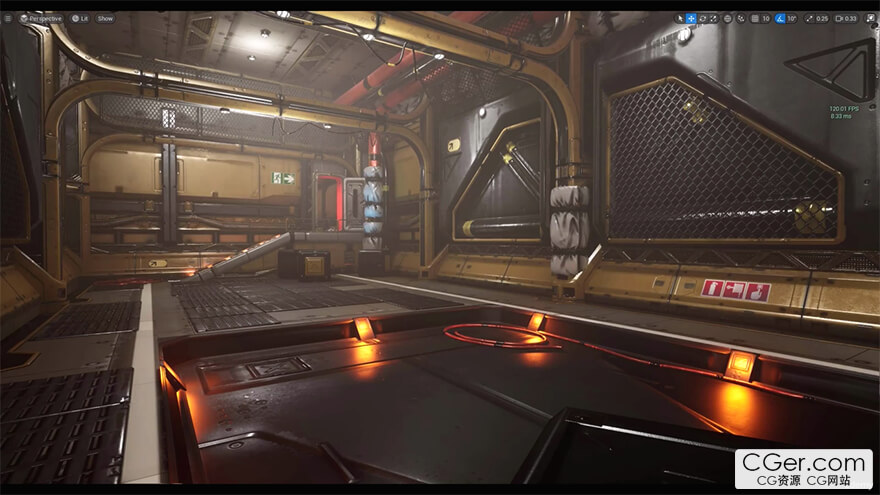This screenshot has height=495, width=880.
Task: Open the grid snap value 10
Action: coord(766,18)
